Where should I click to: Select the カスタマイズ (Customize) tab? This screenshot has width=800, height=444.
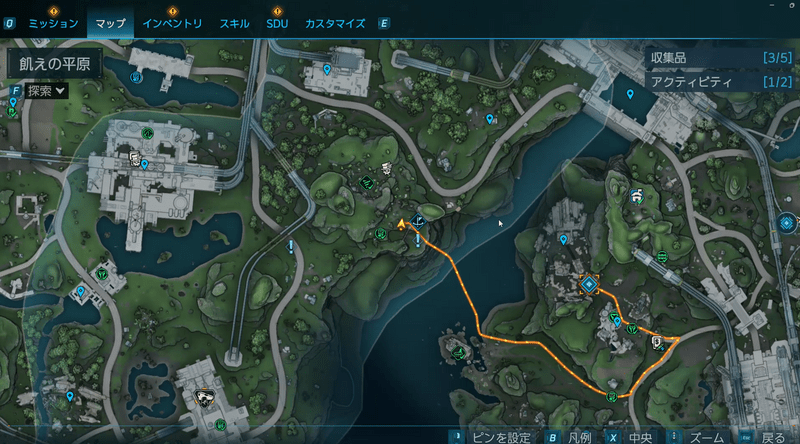pos(335,22)
